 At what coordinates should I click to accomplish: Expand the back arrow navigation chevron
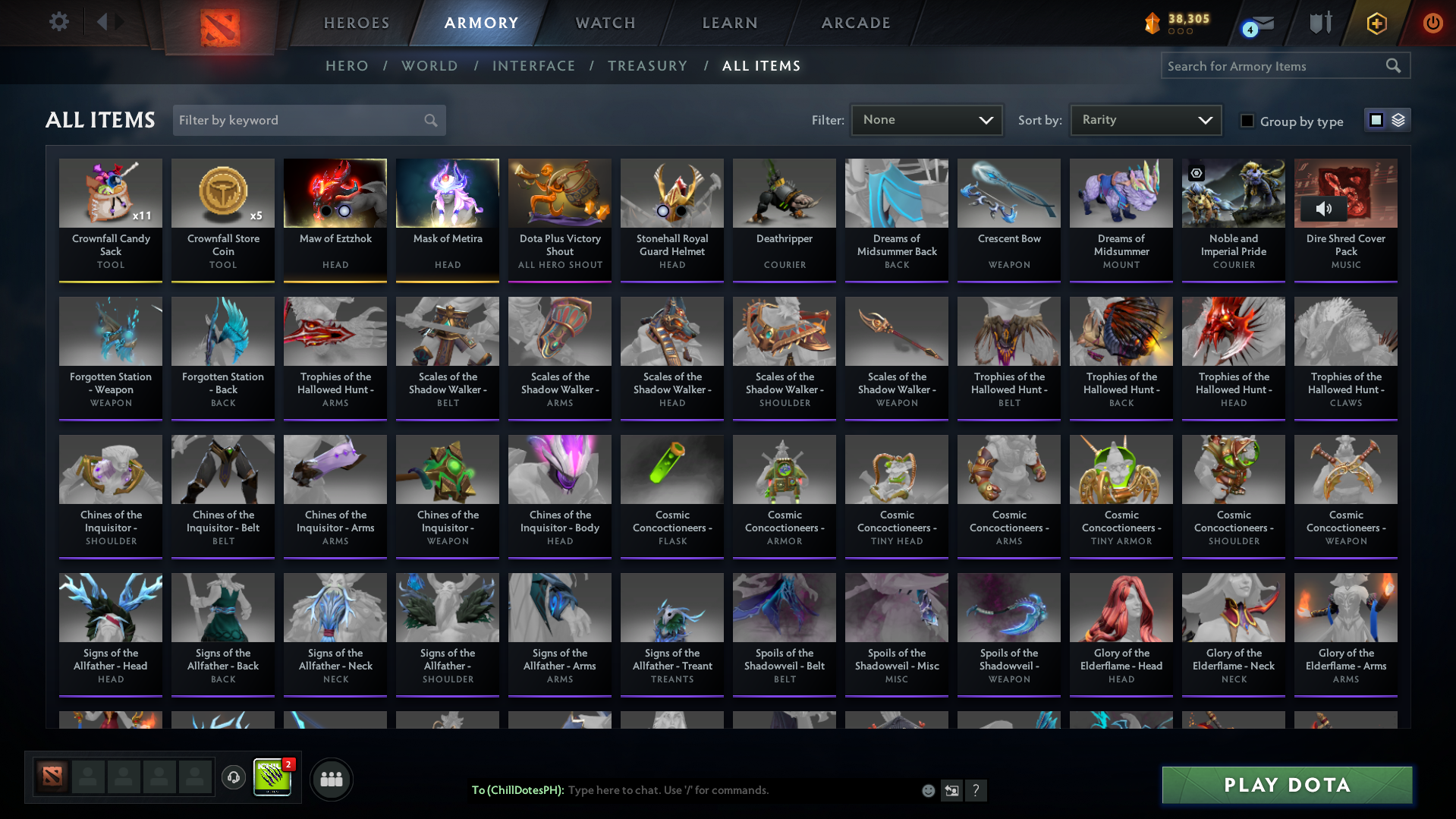coord(103,22)
